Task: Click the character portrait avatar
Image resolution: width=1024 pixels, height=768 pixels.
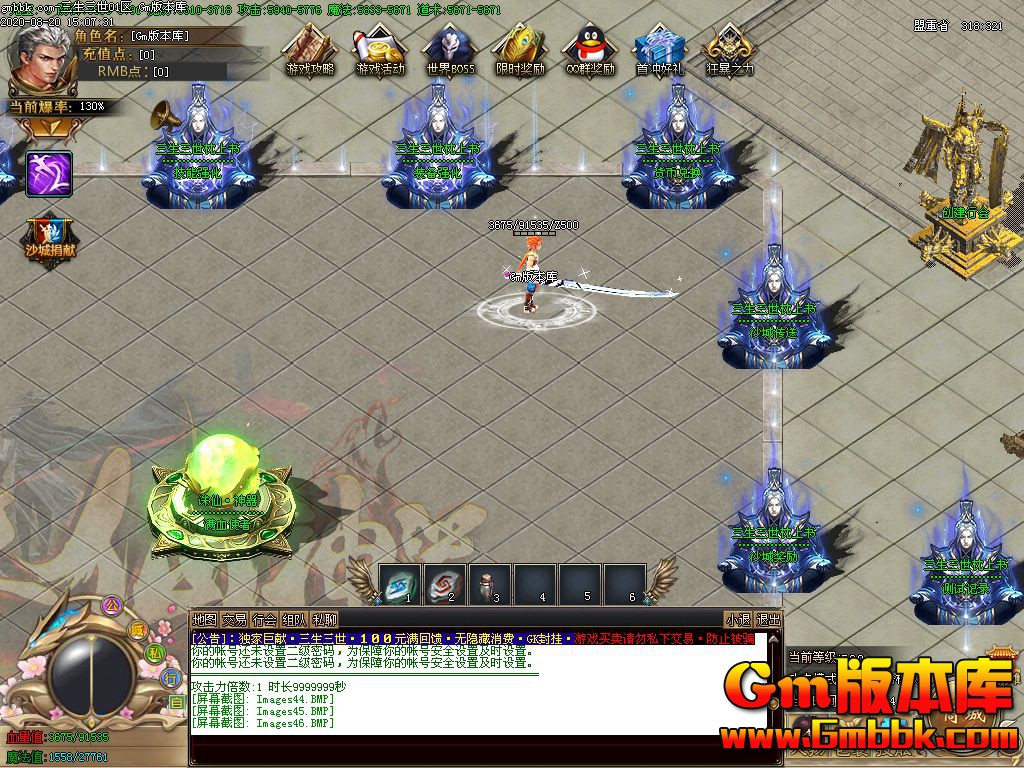Action: (x=40, y=58)
